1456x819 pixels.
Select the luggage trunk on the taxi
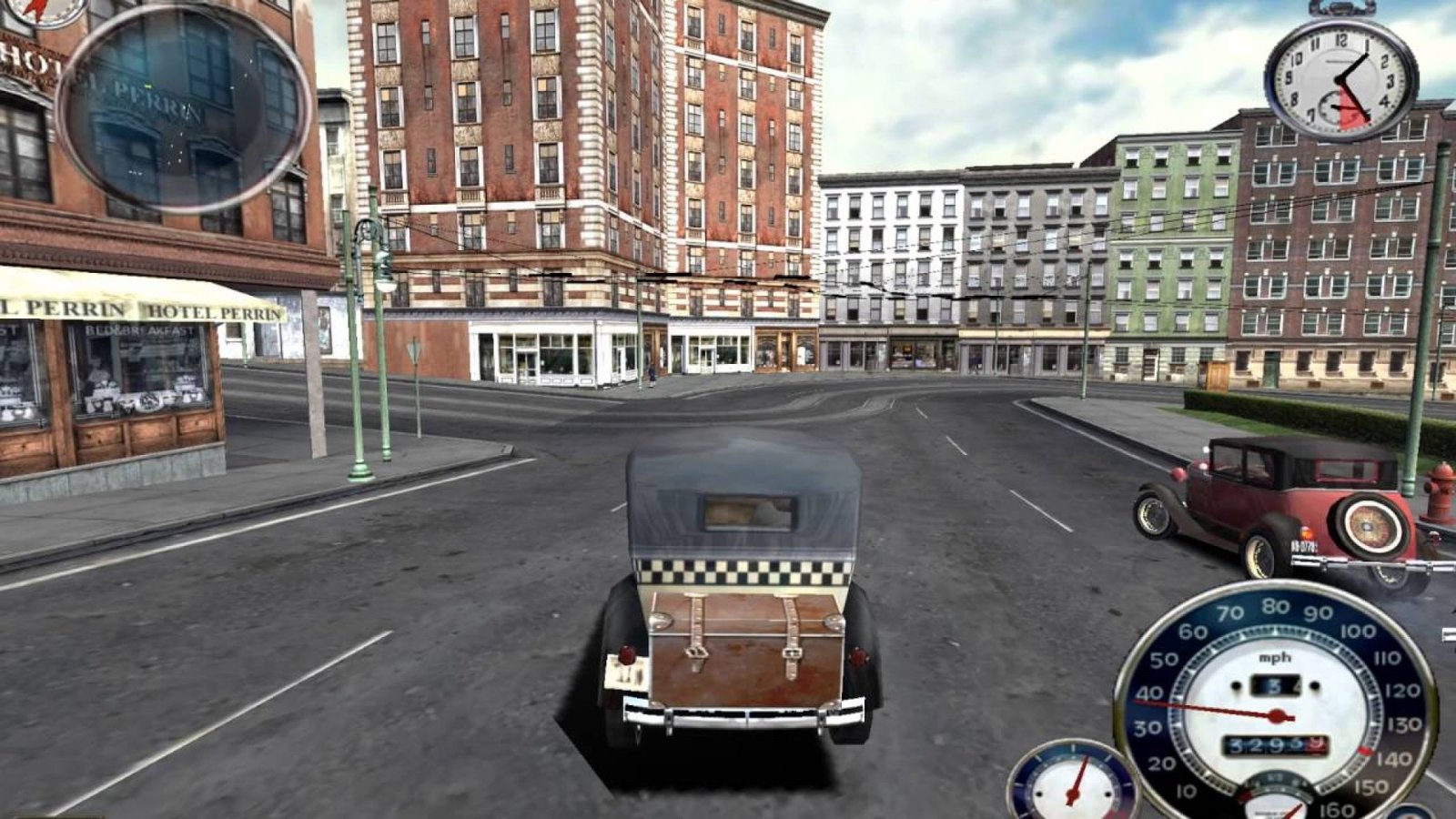[x=746, y=646]
